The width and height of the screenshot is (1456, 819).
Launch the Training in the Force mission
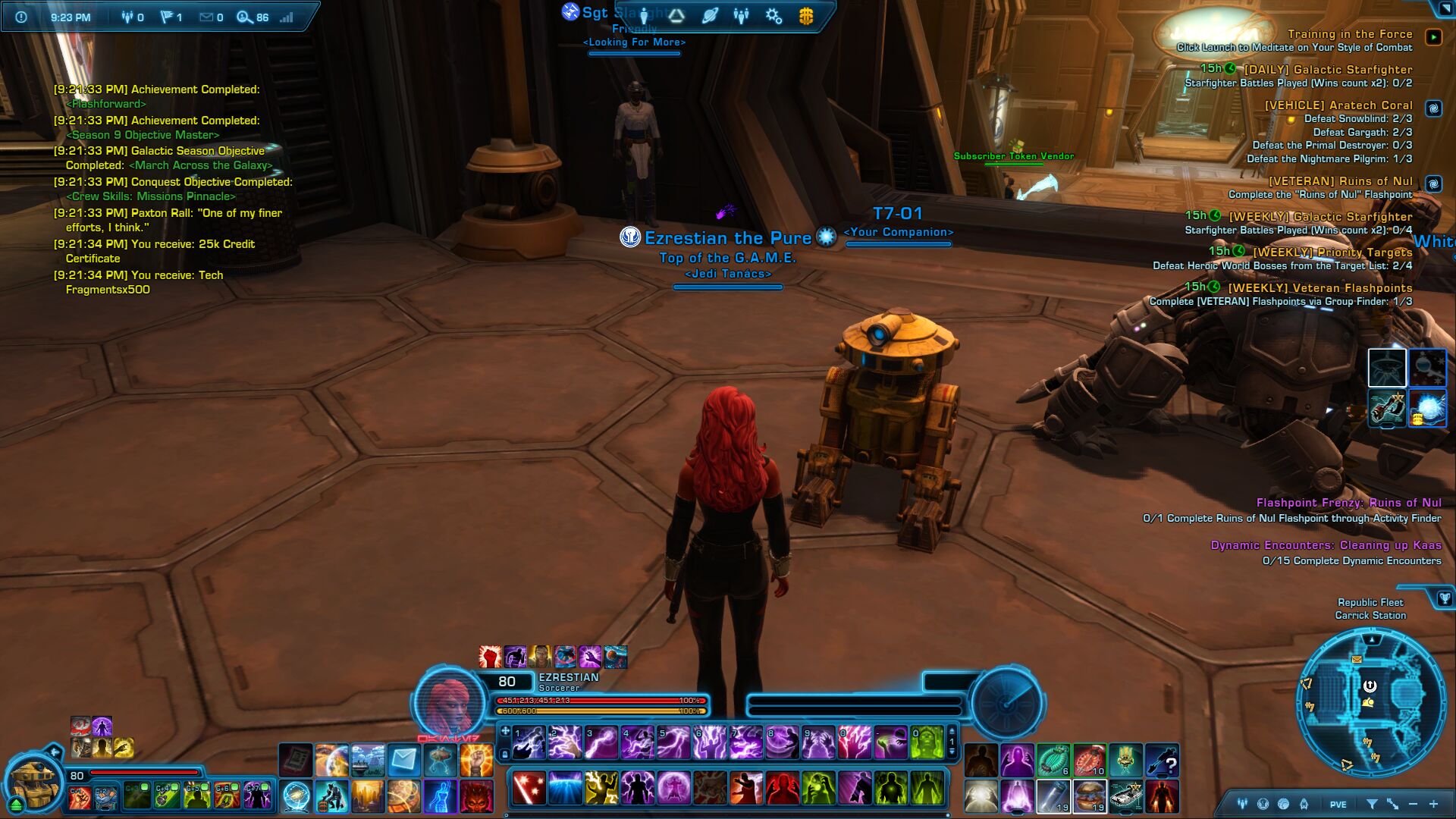point(1433,36)
